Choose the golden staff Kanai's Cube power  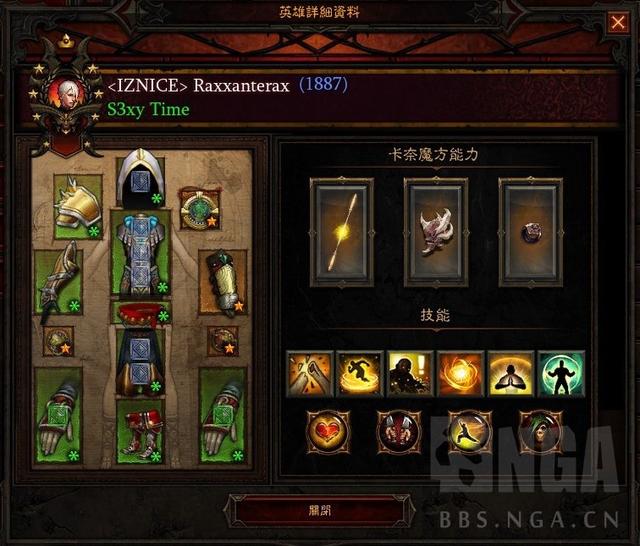pos(341,232)
